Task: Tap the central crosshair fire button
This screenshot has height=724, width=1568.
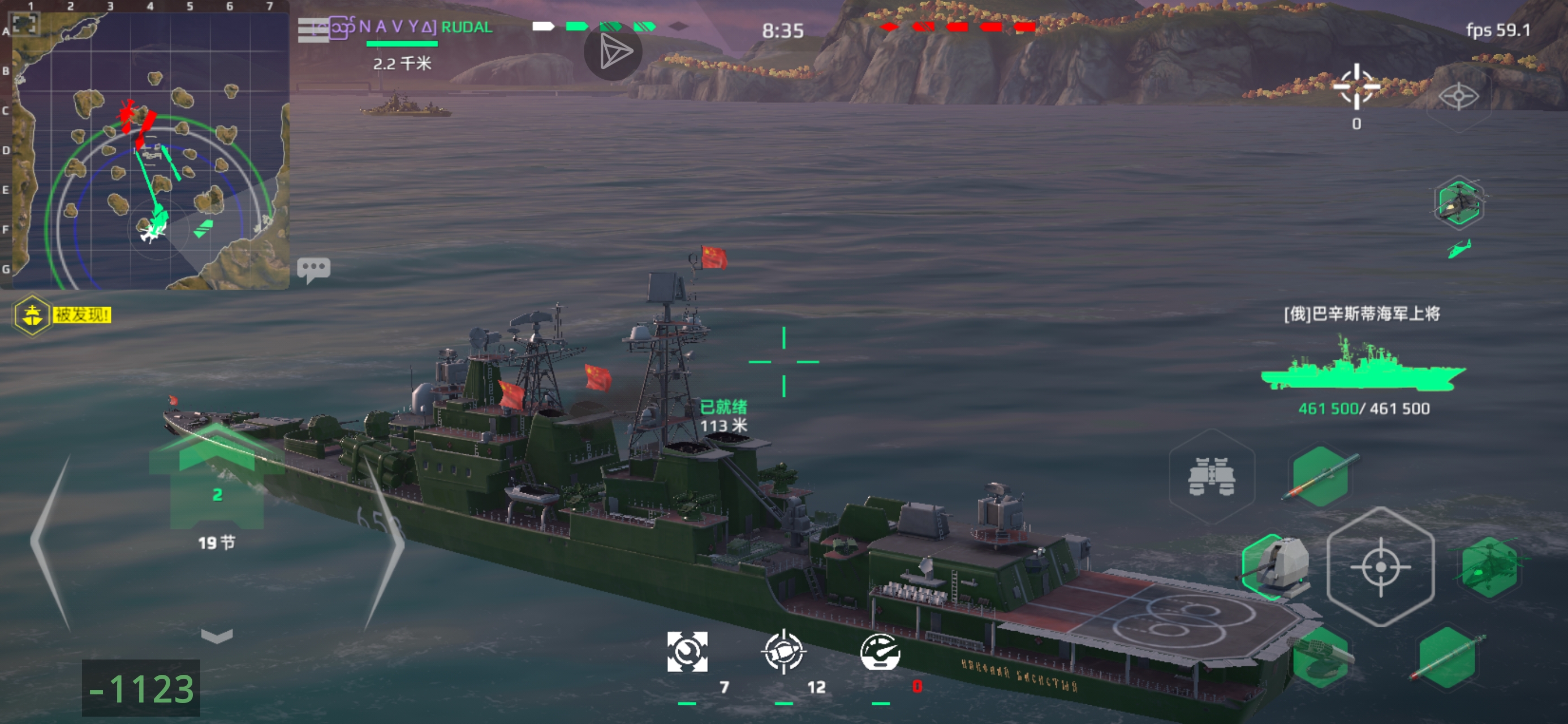Action: 1380,567
